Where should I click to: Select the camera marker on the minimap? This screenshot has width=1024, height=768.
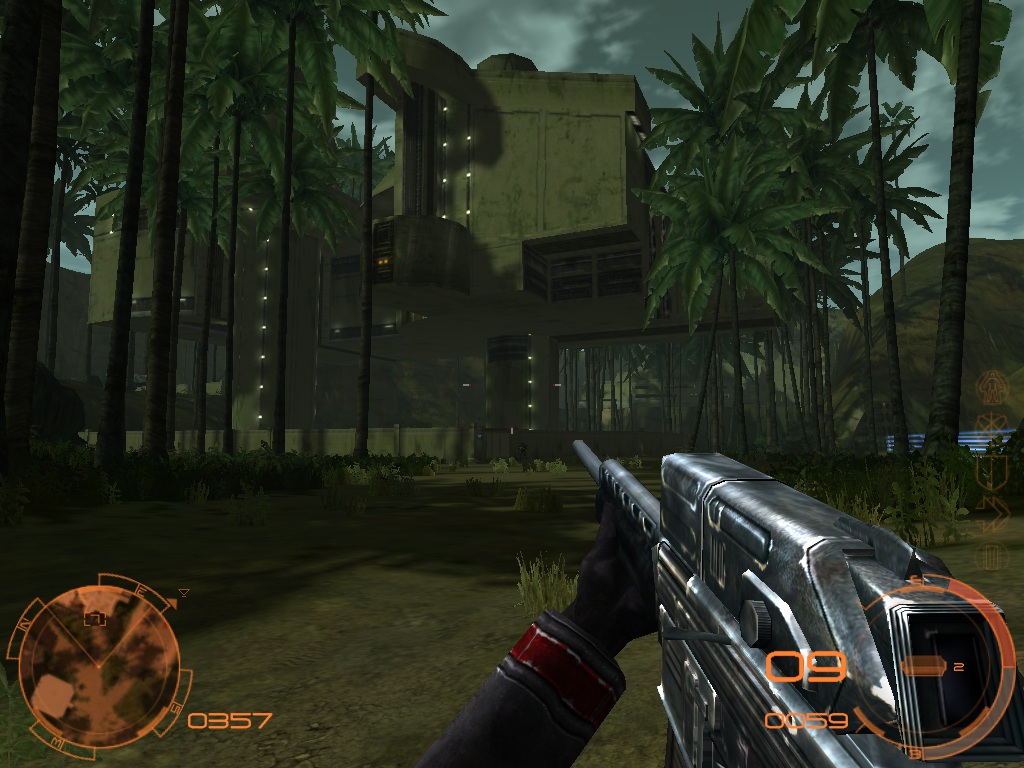point(95,618)
